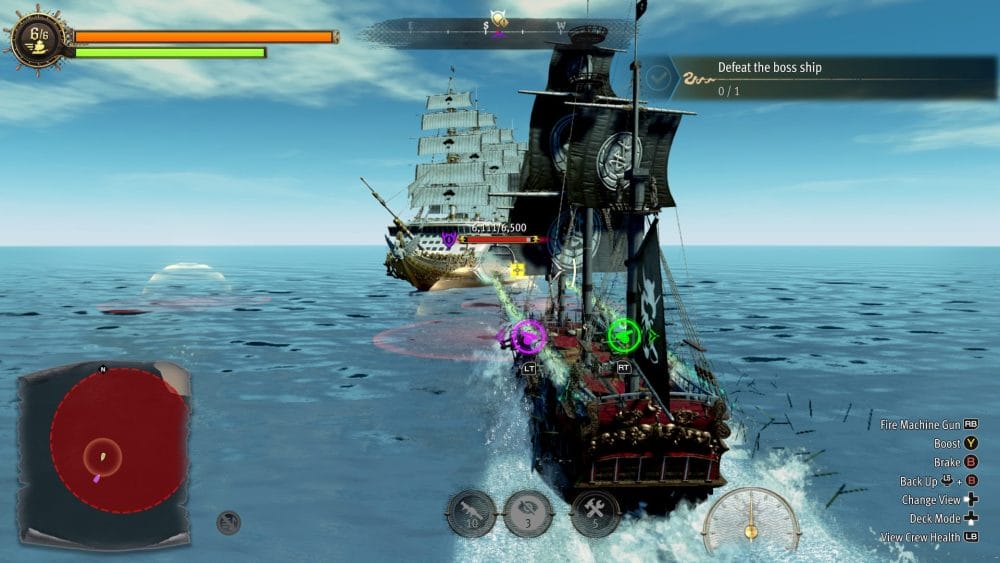This screenshot has height=563, width=1000.
Task: Select the machine gun icon showing 10
Action: [471, 513]
